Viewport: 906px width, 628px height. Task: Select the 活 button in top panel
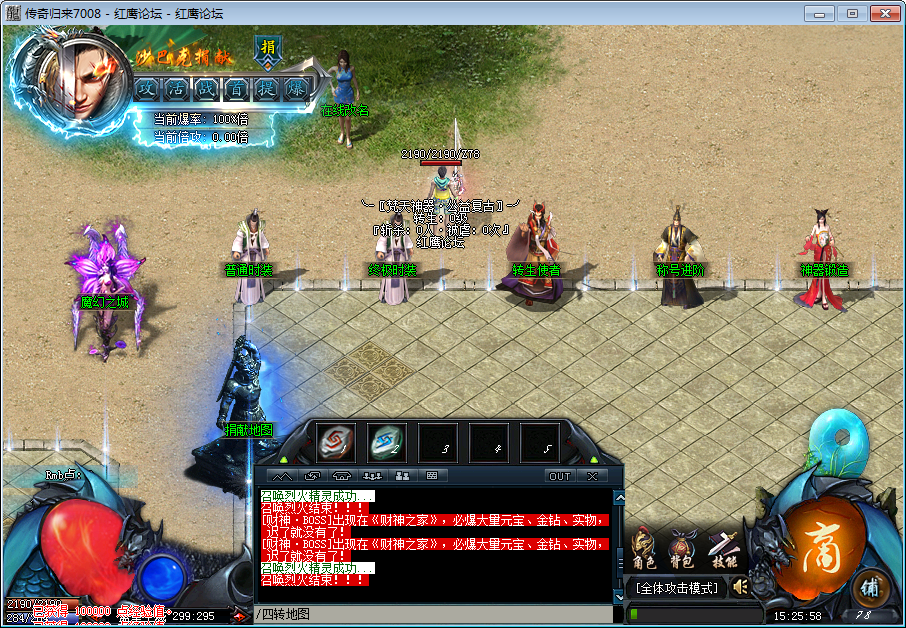(176, 88)
